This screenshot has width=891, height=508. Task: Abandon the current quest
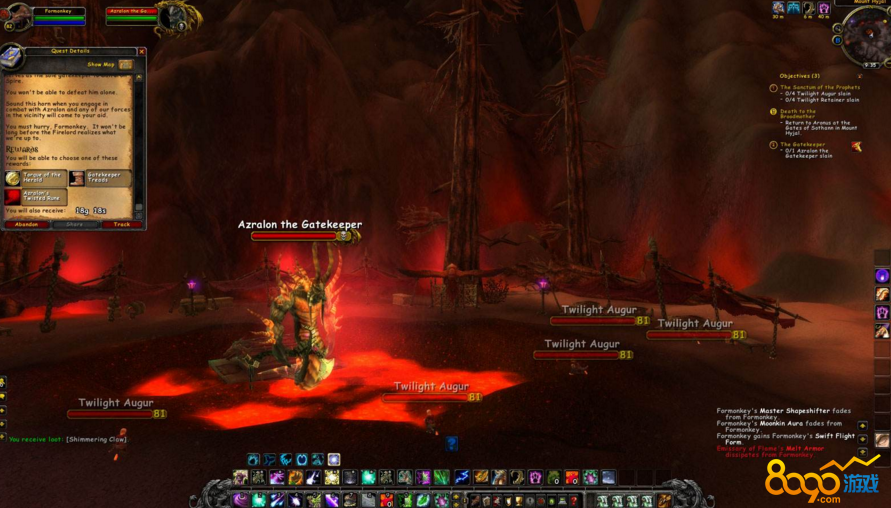(26, 224)
